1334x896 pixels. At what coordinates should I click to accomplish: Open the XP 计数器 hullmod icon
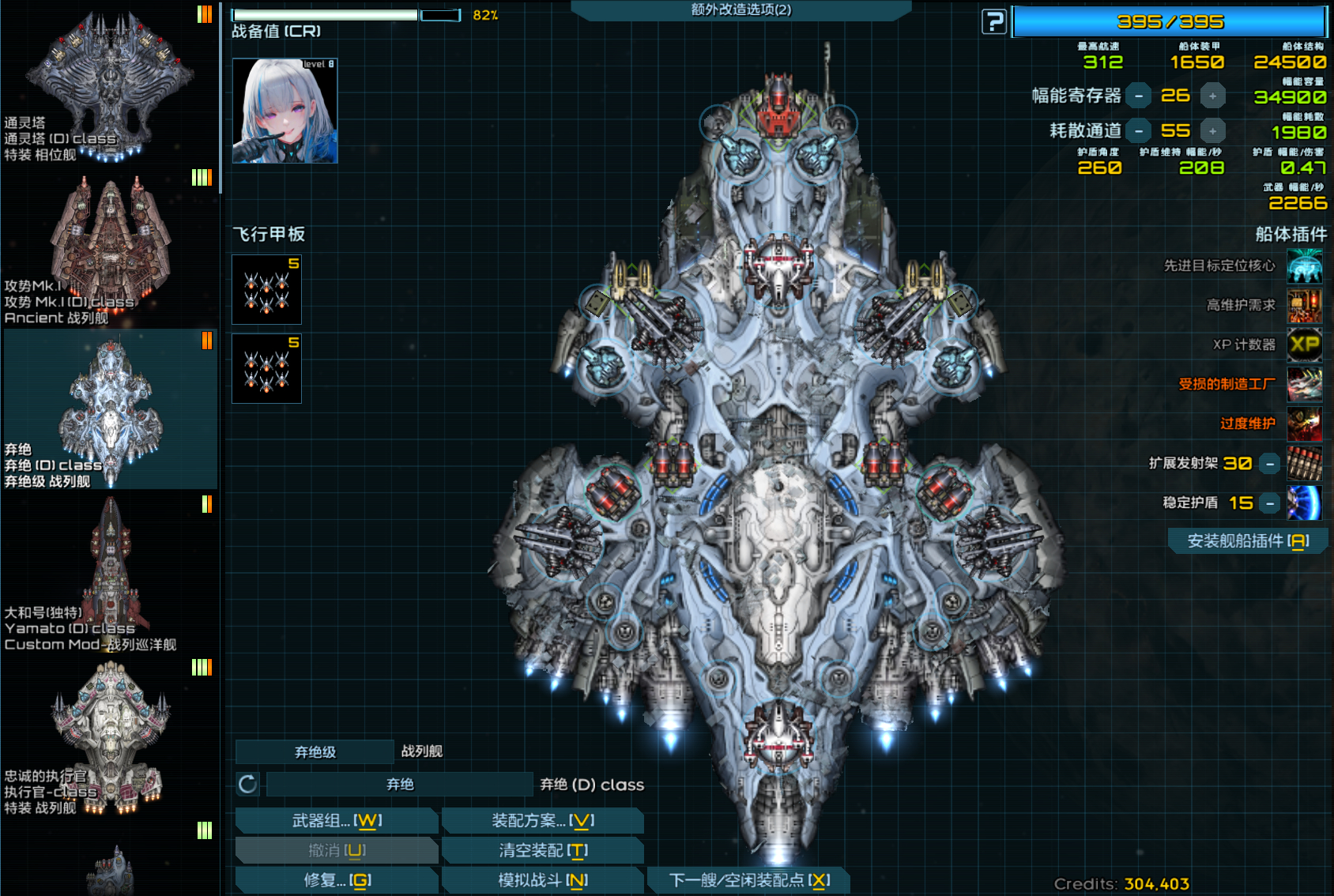tap(1305, 345)
